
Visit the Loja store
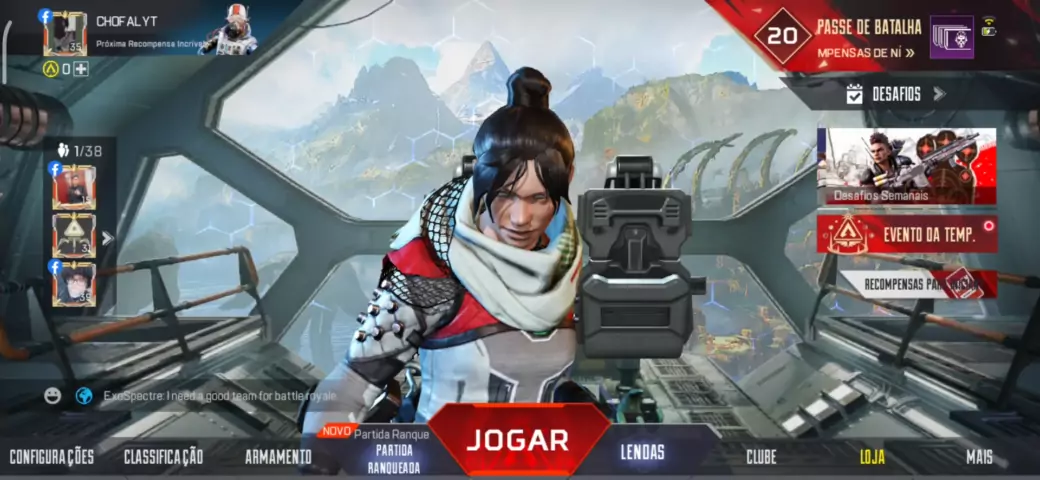click(872, 457)
